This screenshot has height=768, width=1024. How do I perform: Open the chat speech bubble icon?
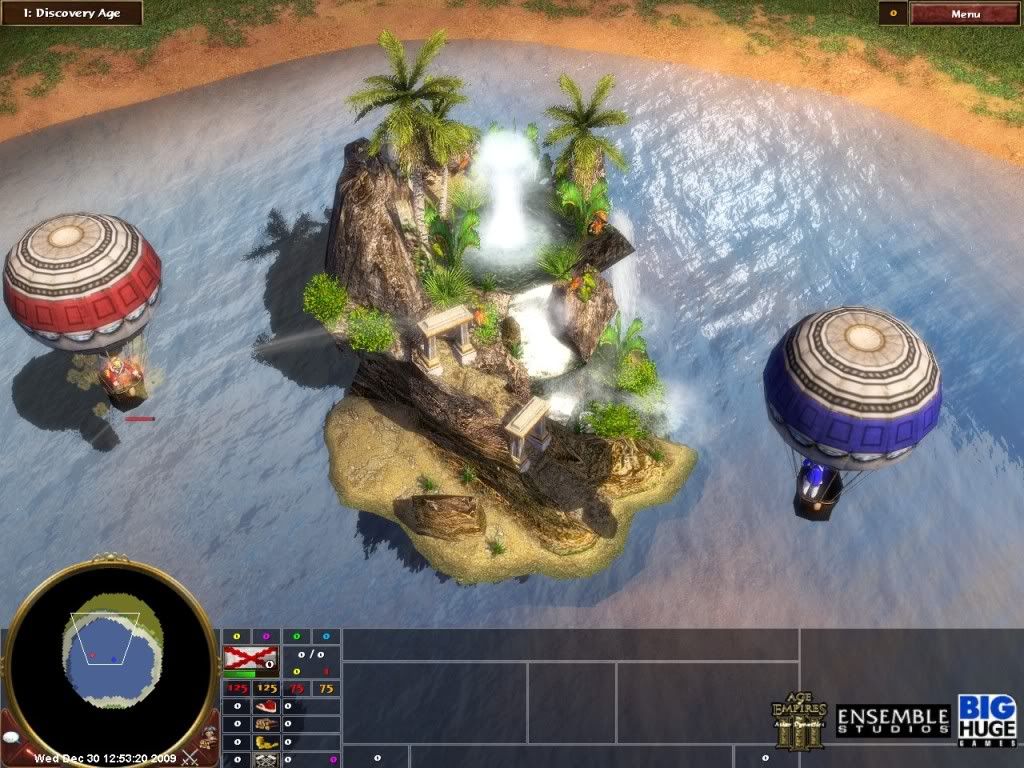[11, 736]
